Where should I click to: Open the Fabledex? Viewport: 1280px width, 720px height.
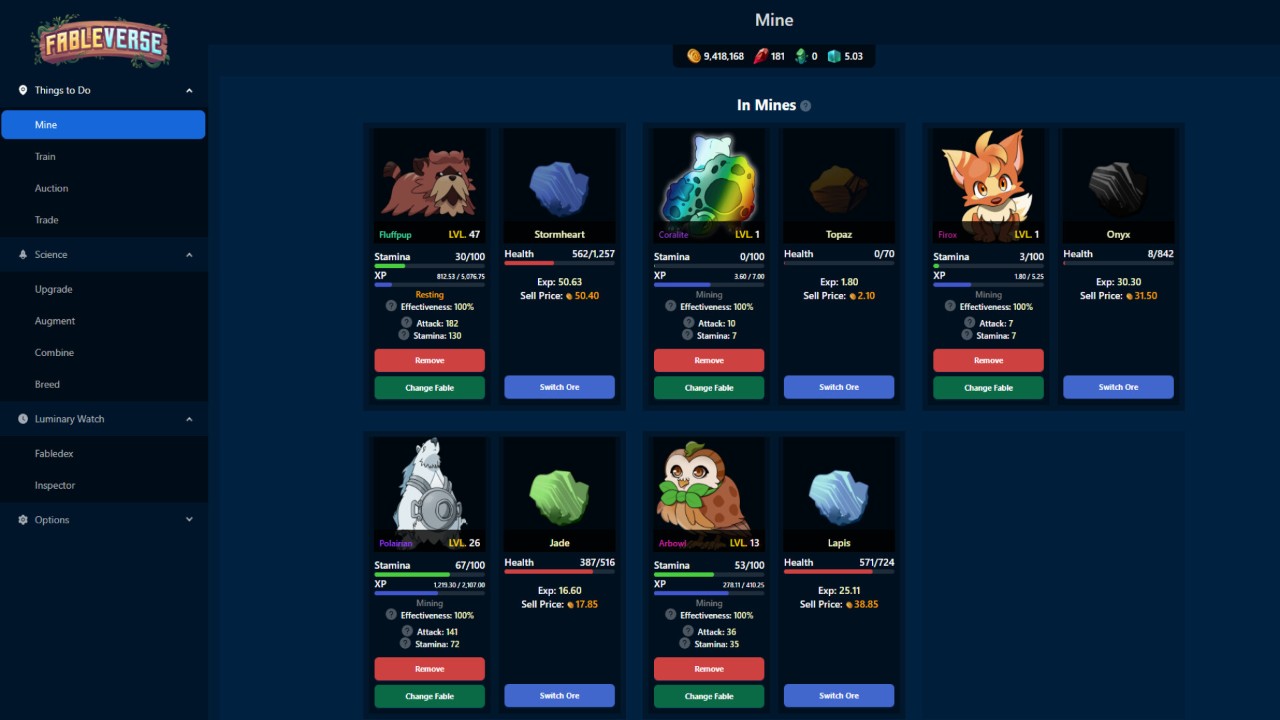pyautogui.click(x=54, y=454)
